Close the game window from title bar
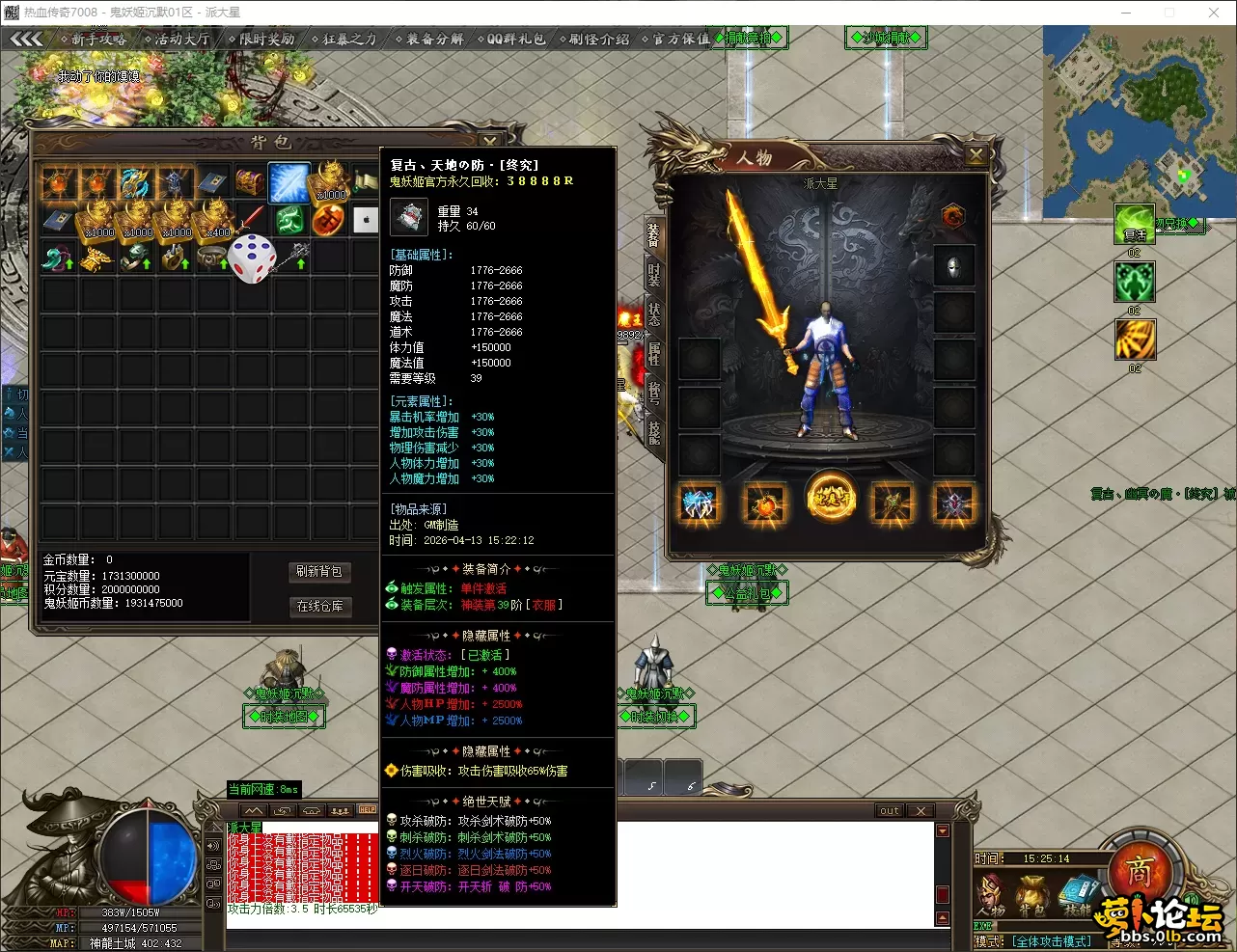 [x=1214, y=13]
